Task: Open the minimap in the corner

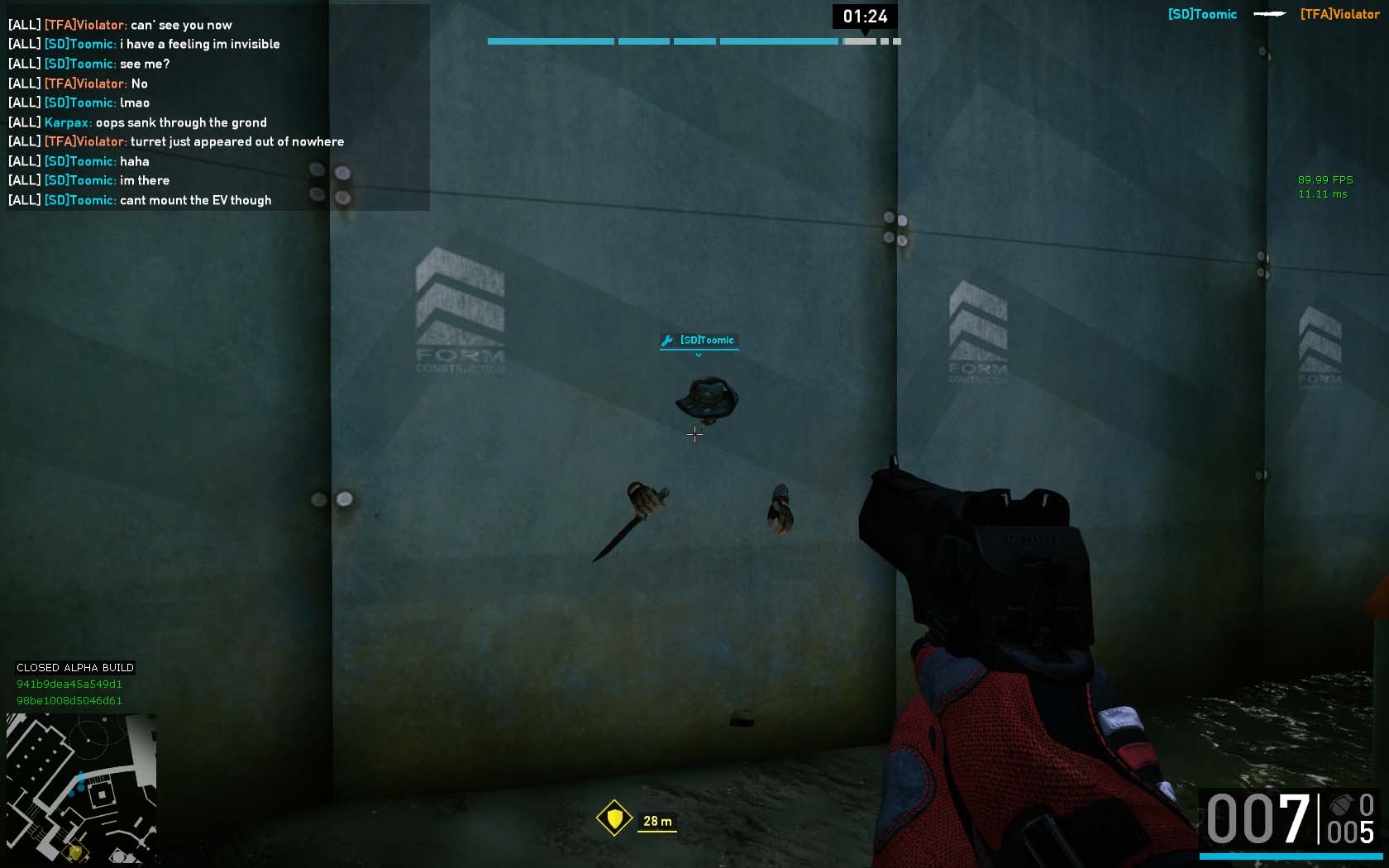Action: pyautogui.click(x=81, y=787)
